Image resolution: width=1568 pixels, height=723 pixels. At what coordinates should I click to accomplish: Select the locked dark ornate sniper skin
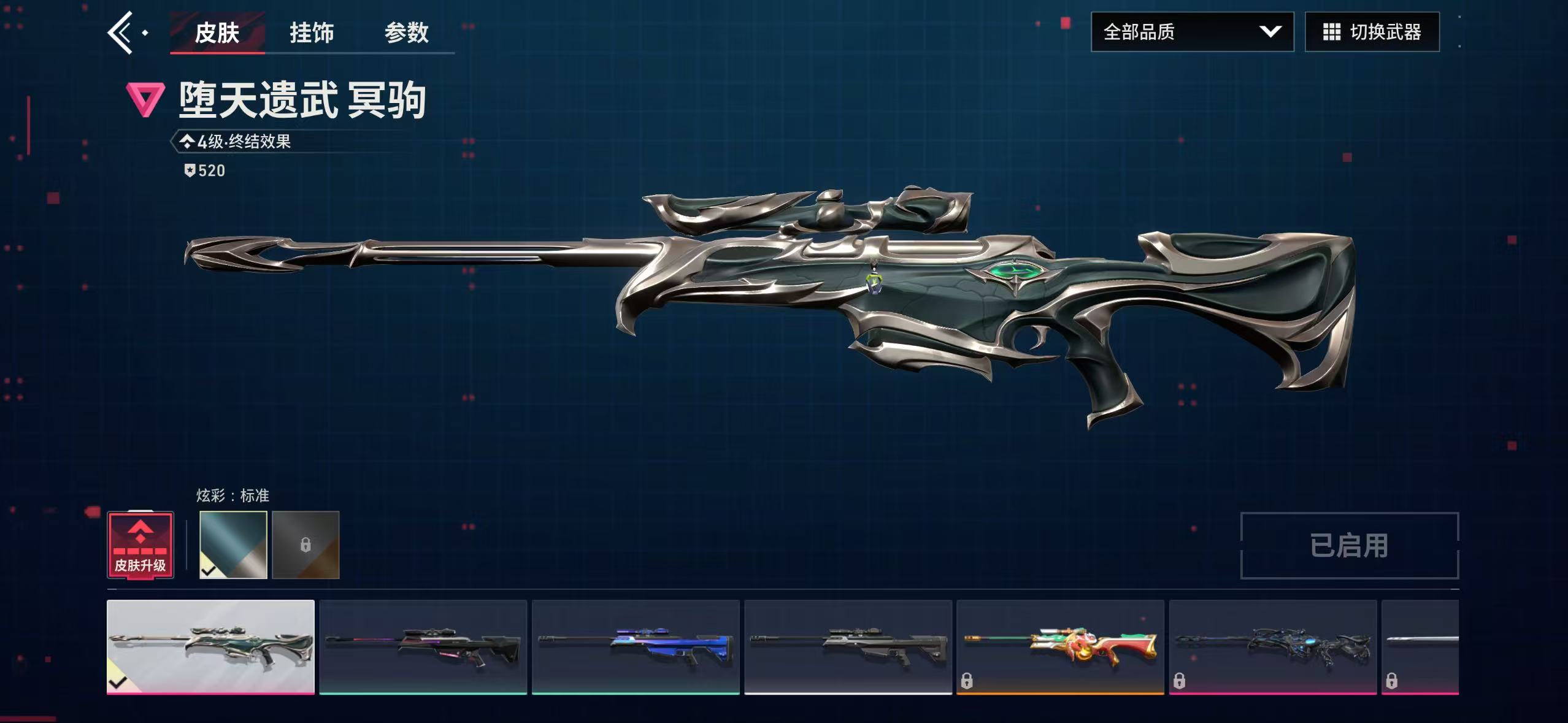click(x=1272, y=646)
